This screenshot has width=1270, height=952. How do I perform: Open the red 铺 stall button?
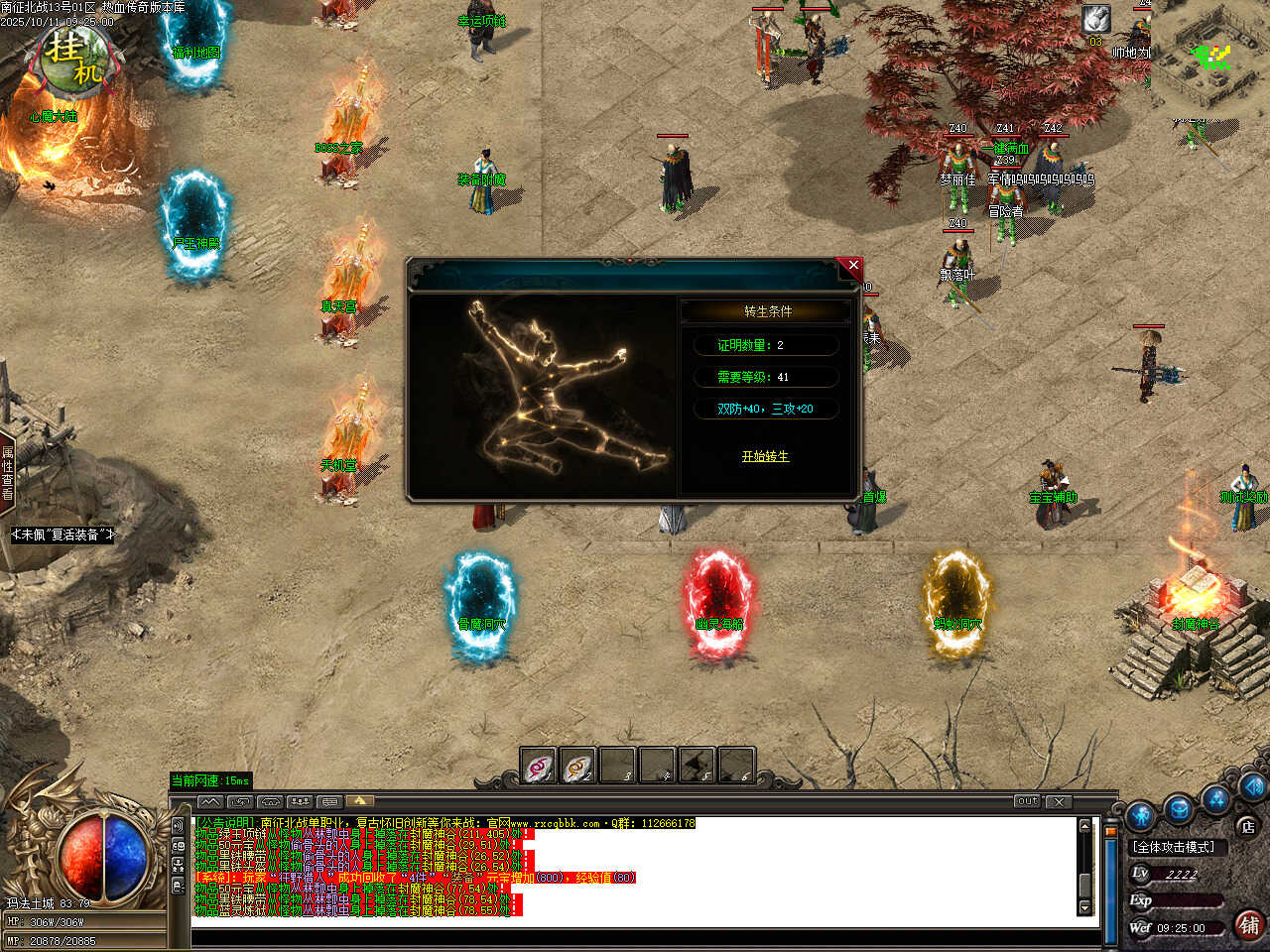click(x=1249, y=925)
